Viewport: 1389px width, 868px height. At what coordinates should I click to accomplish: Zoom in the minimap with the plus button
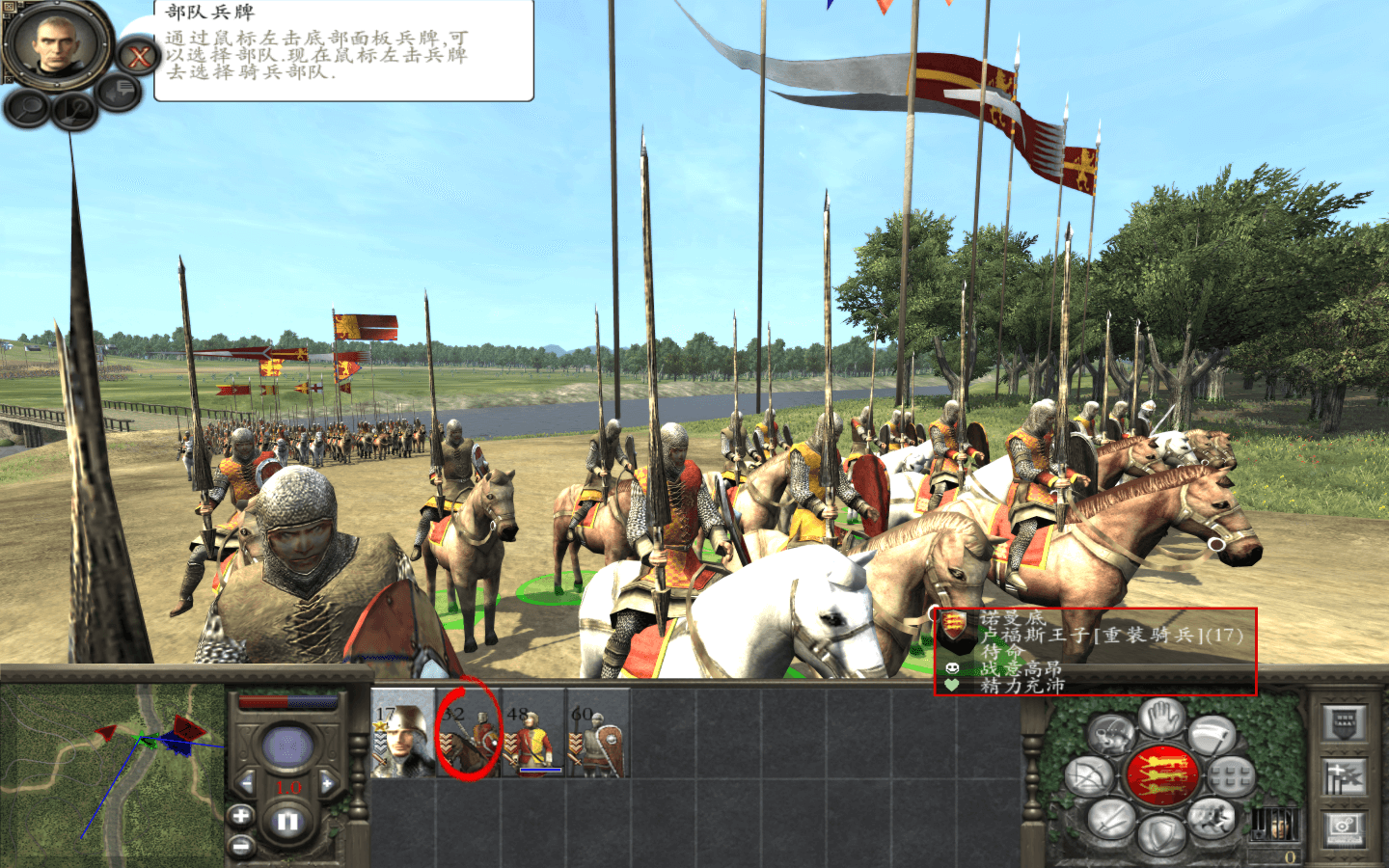(240, 816)
